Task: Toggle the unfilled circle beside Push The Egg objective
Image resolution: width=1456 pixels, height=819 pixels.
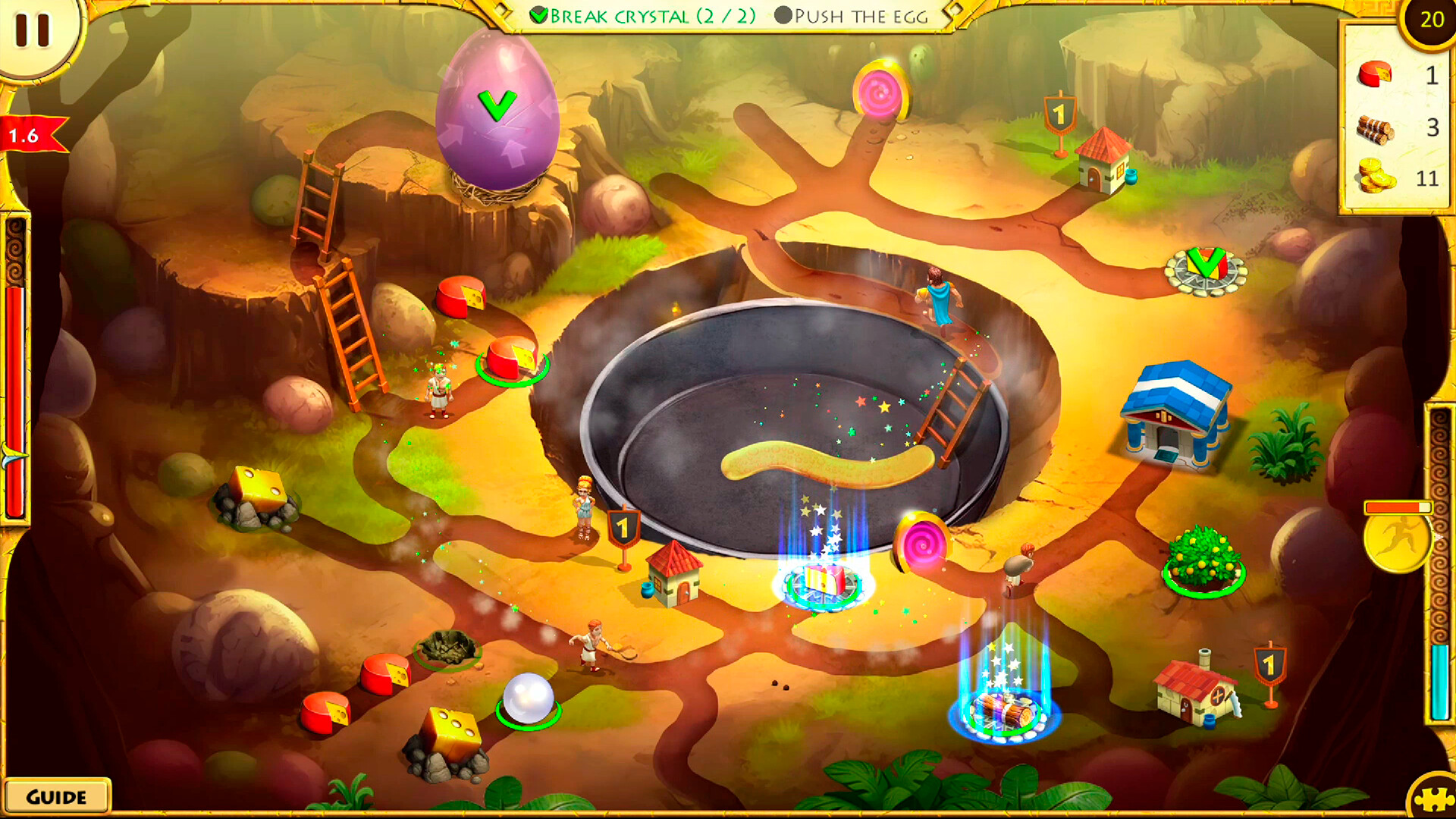Action: [785, 15]
